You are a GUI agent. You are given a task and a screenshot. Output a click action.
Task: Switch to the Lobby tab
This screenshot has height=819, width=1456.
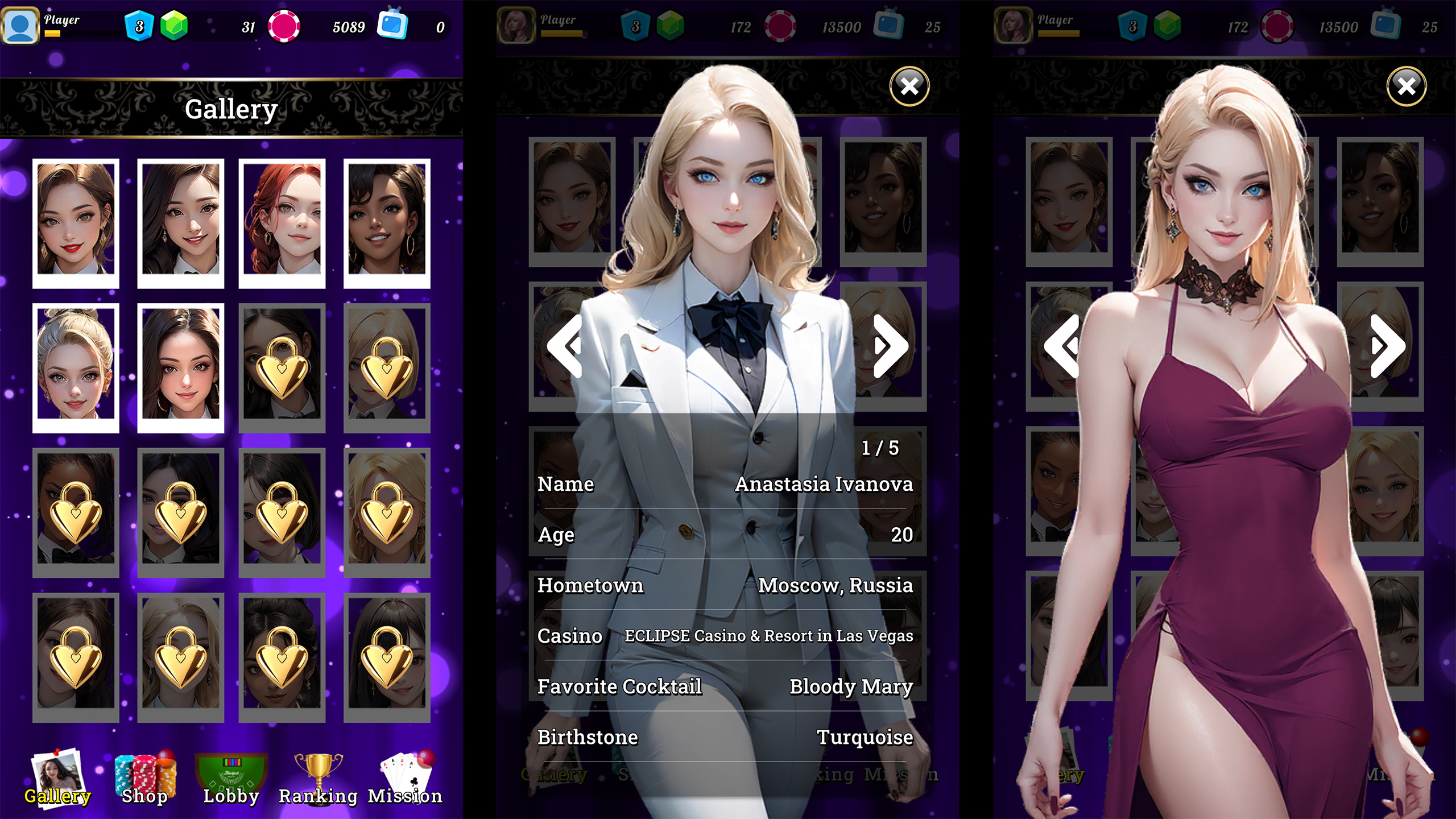click(x=231, y=778)
